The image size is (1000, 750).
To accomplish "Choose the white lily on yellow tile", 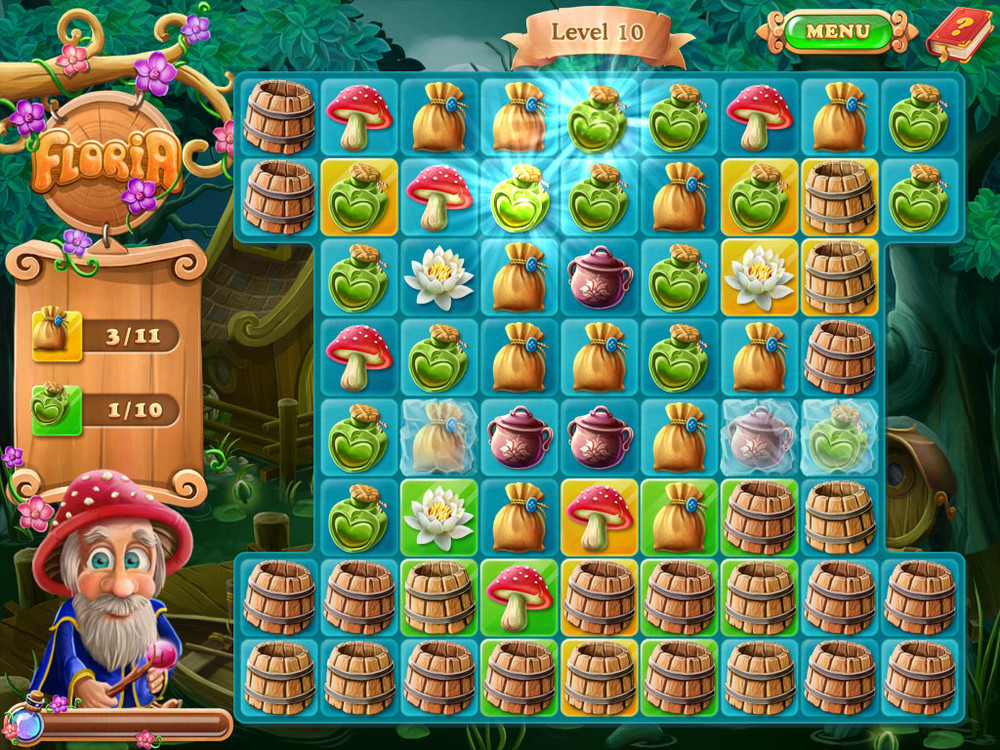I will 759,277.
